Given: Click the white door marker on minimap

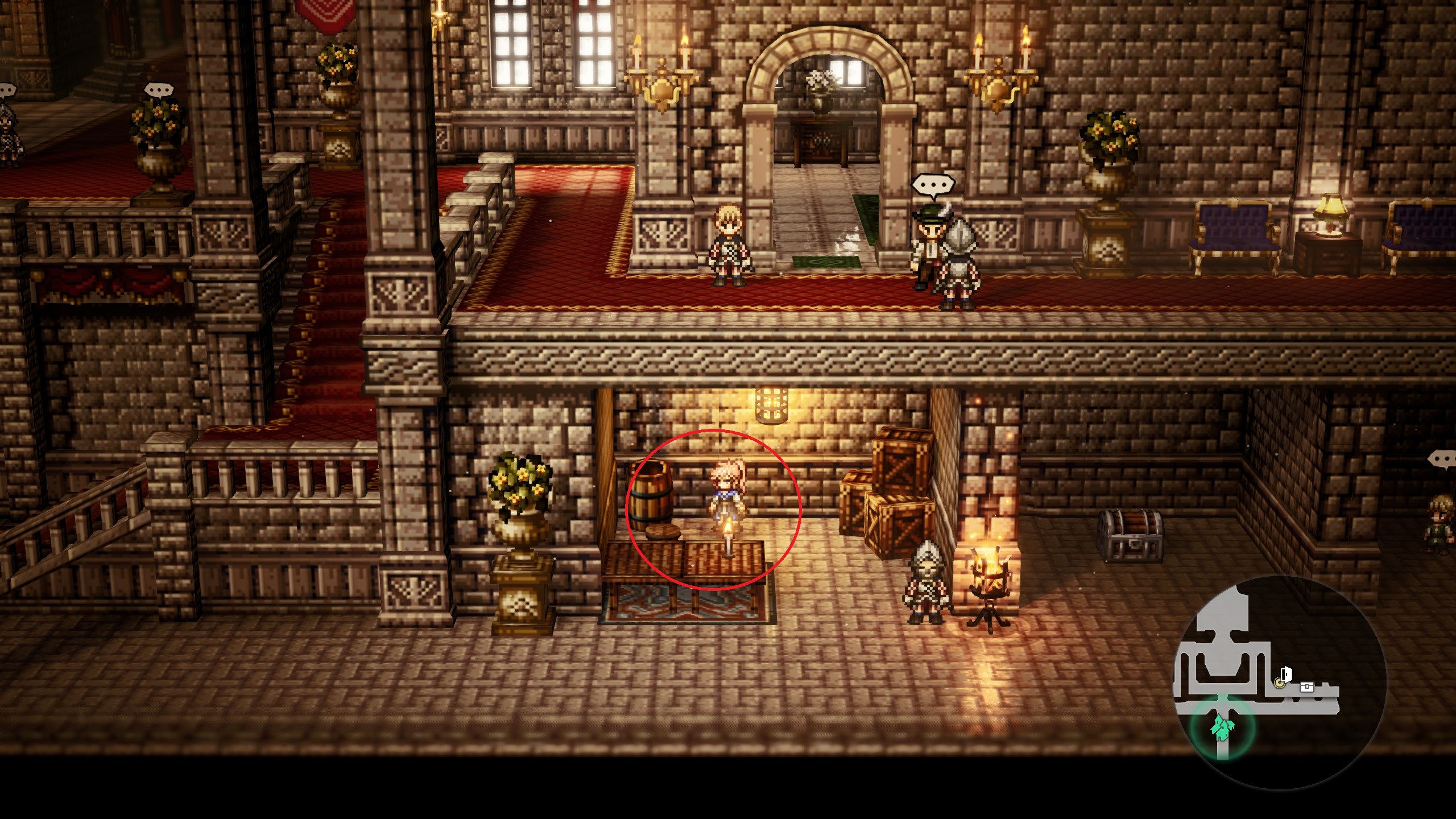Looking at the screenshot, I should point(1287,675).
